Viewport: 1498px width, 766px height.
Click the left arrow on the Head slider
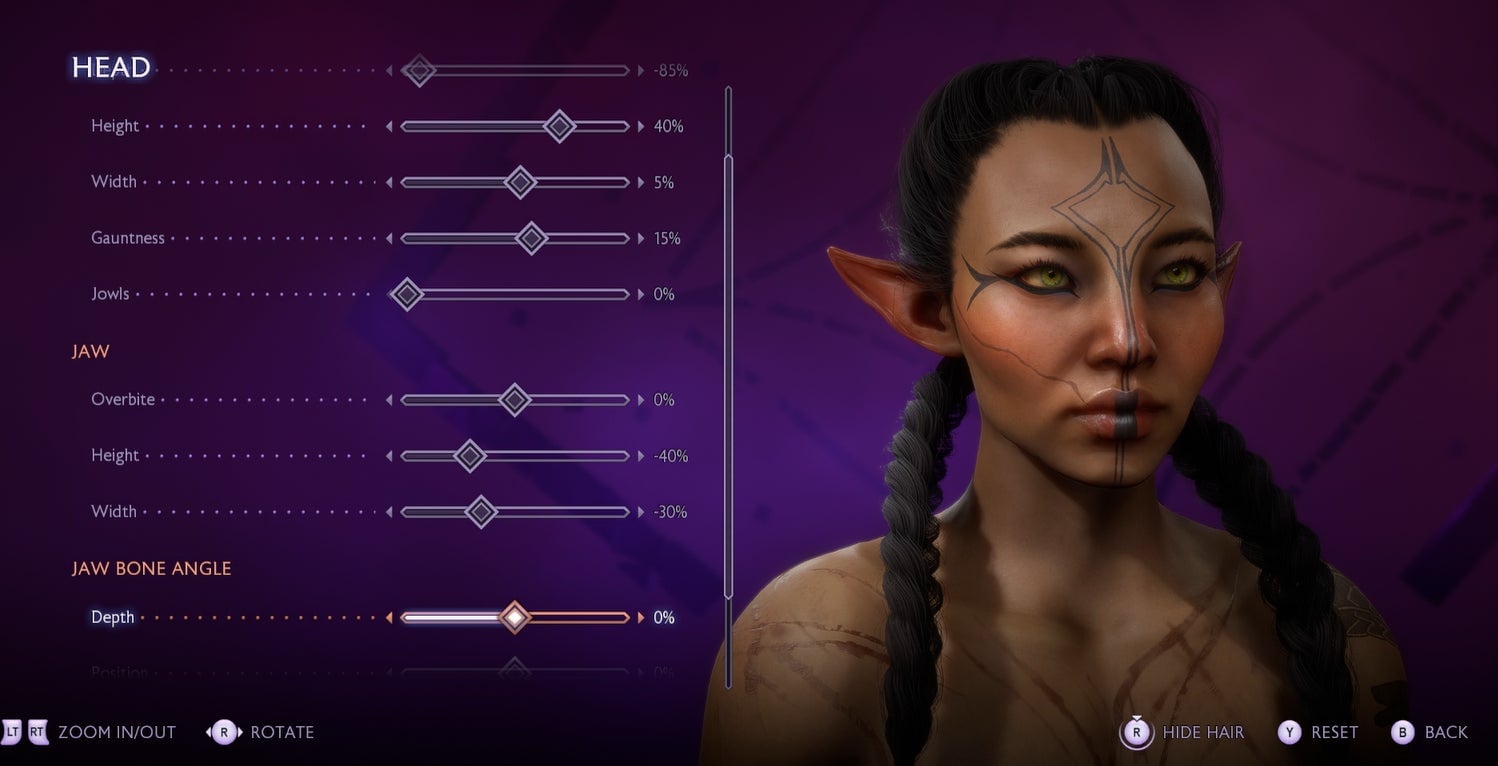[389, 70]
